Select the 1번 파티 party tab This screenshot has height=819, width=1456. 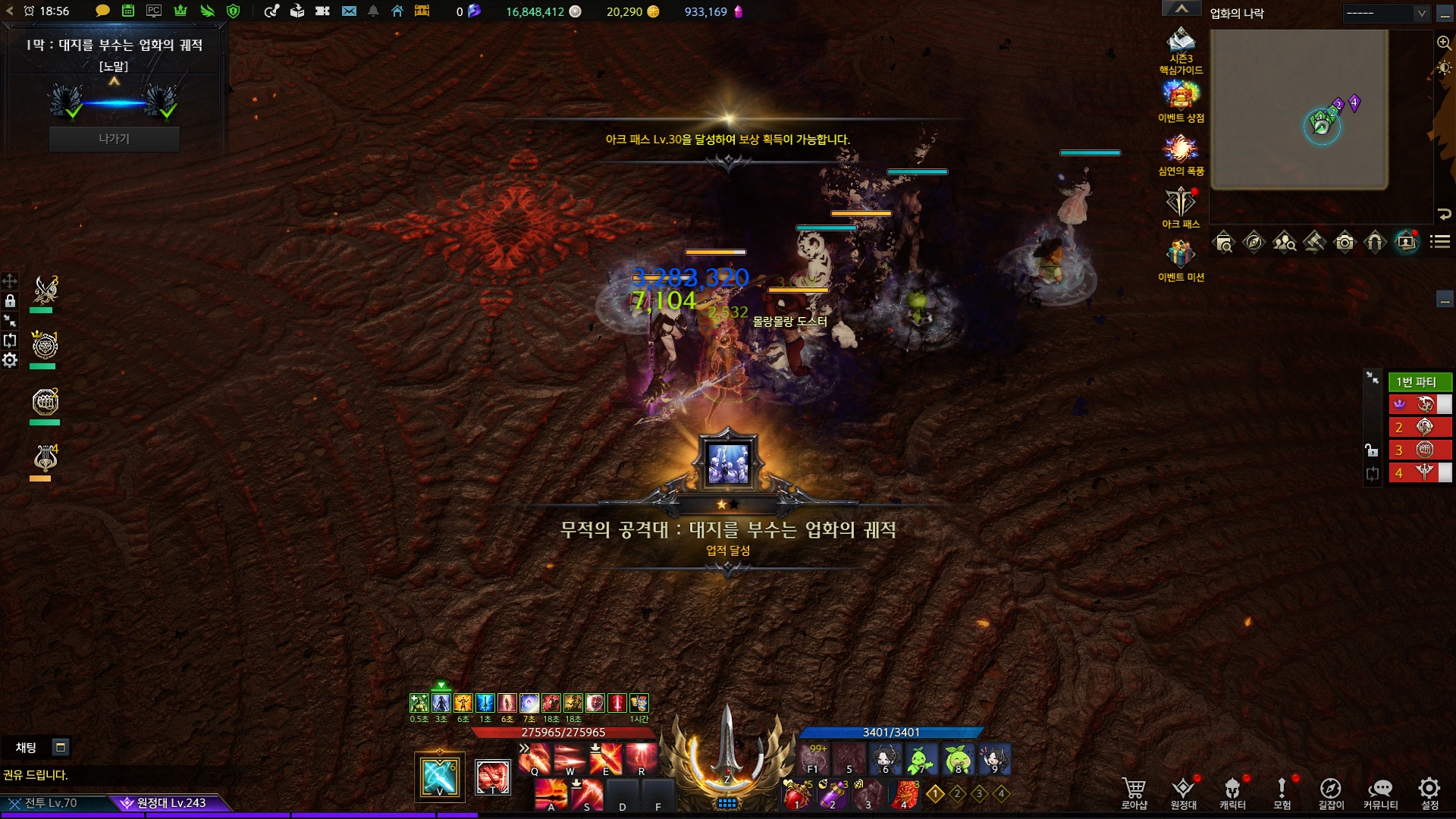1417,381
